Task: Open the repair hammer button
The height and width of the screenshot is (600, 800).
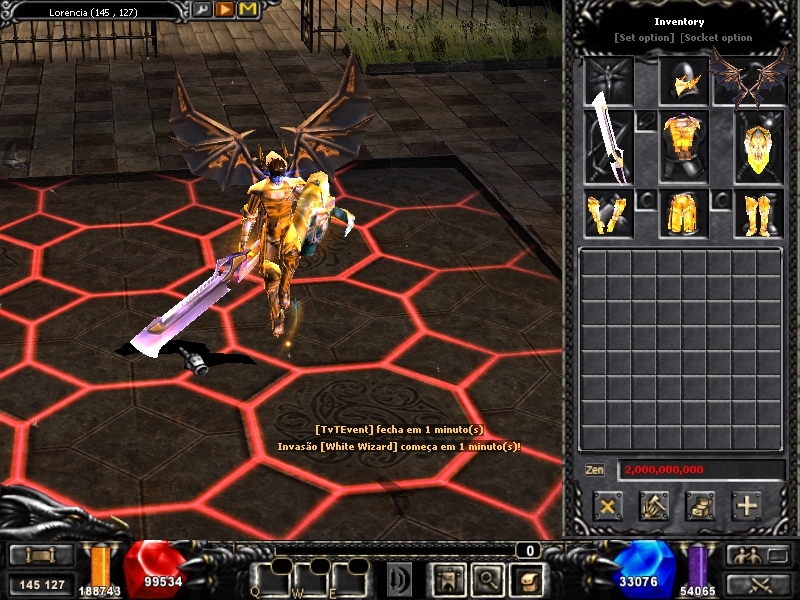Action: [x=654, y=505]
